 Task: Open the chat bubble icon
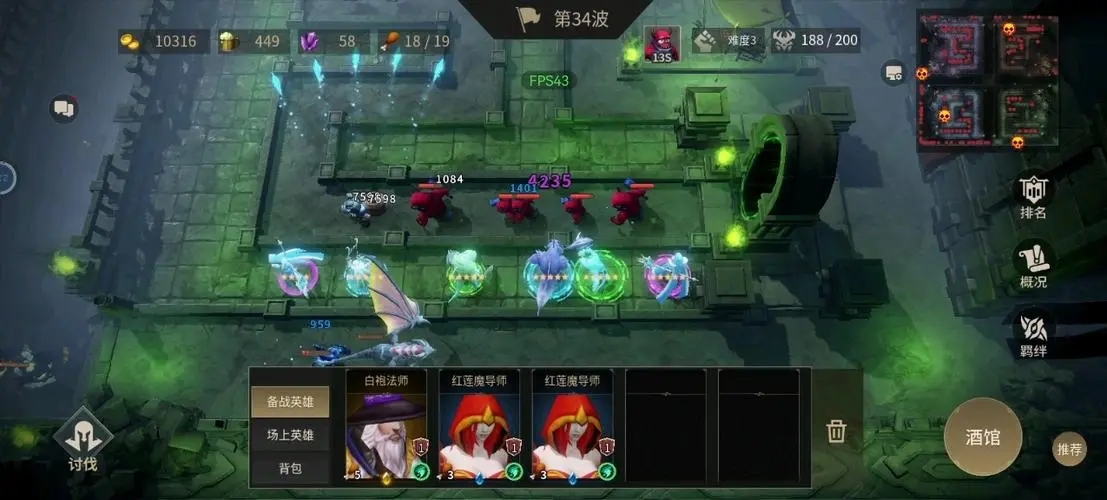[x=65, y=108]
